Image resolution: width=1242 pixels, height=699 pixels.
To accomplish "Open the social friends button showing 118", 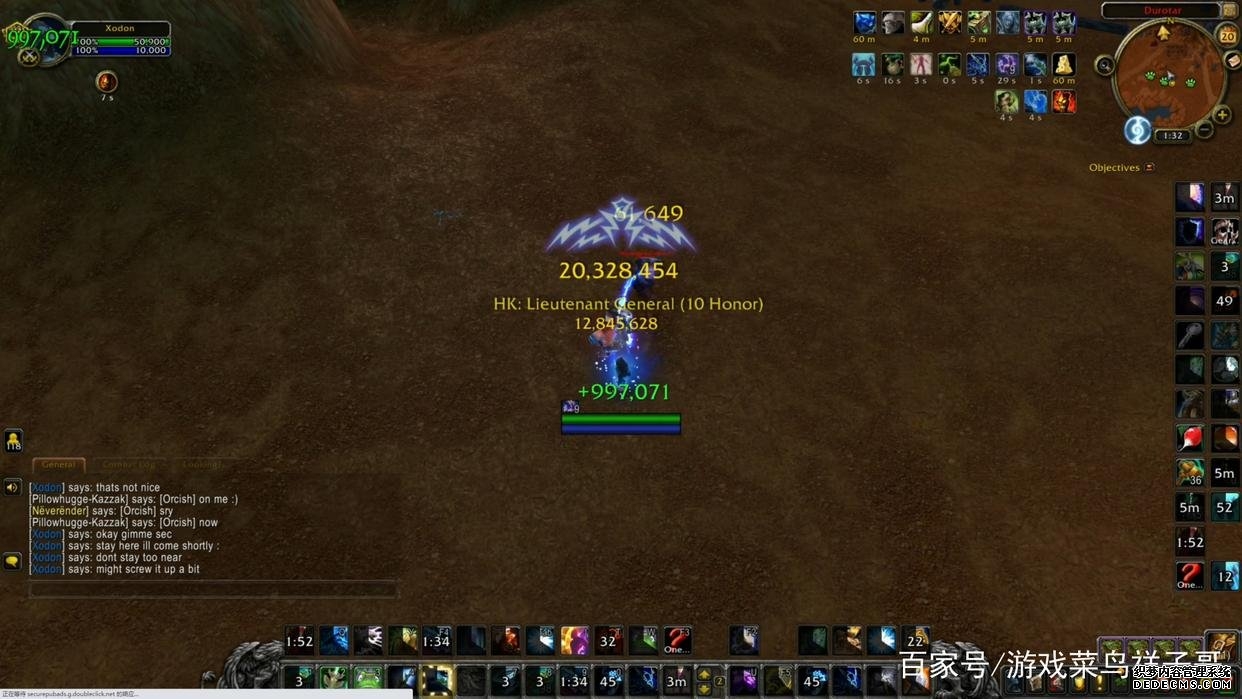I will coord(13,440).
